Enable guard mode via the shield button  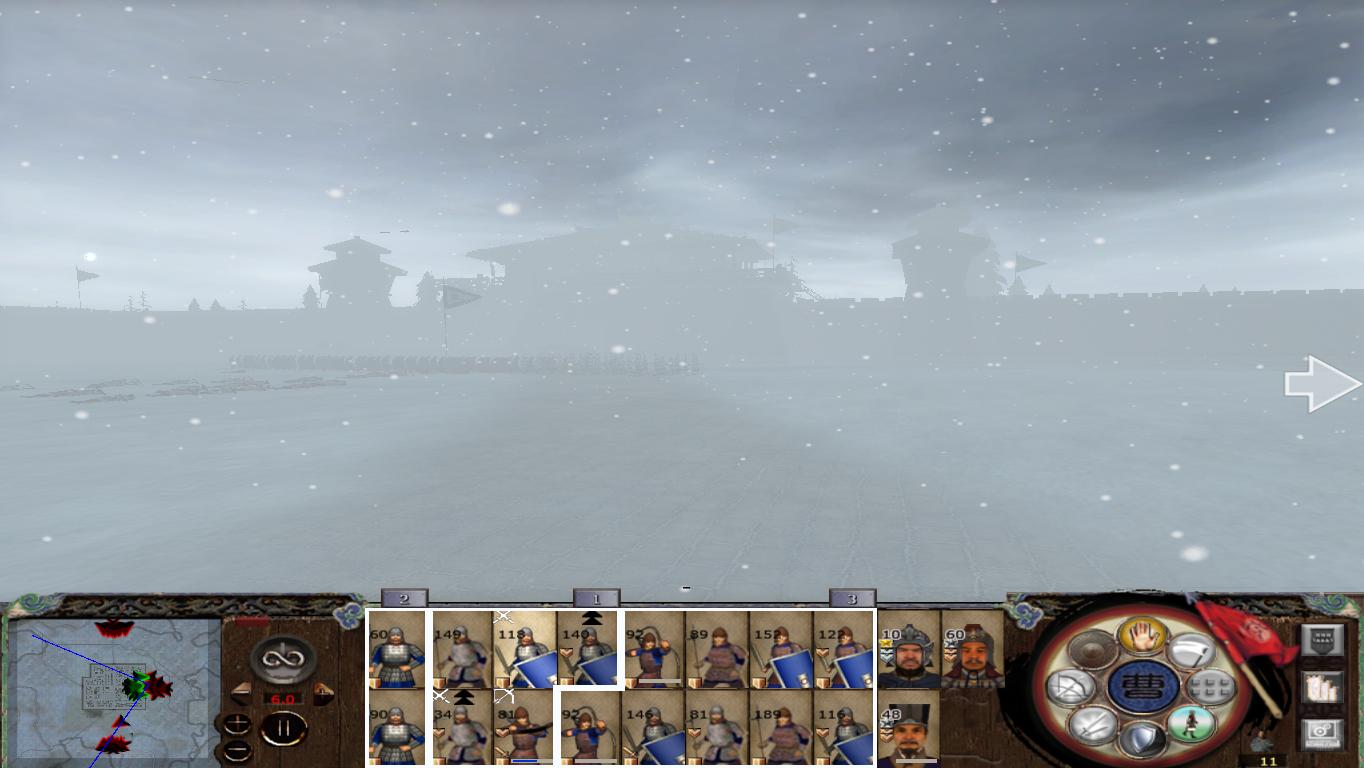1141,738
